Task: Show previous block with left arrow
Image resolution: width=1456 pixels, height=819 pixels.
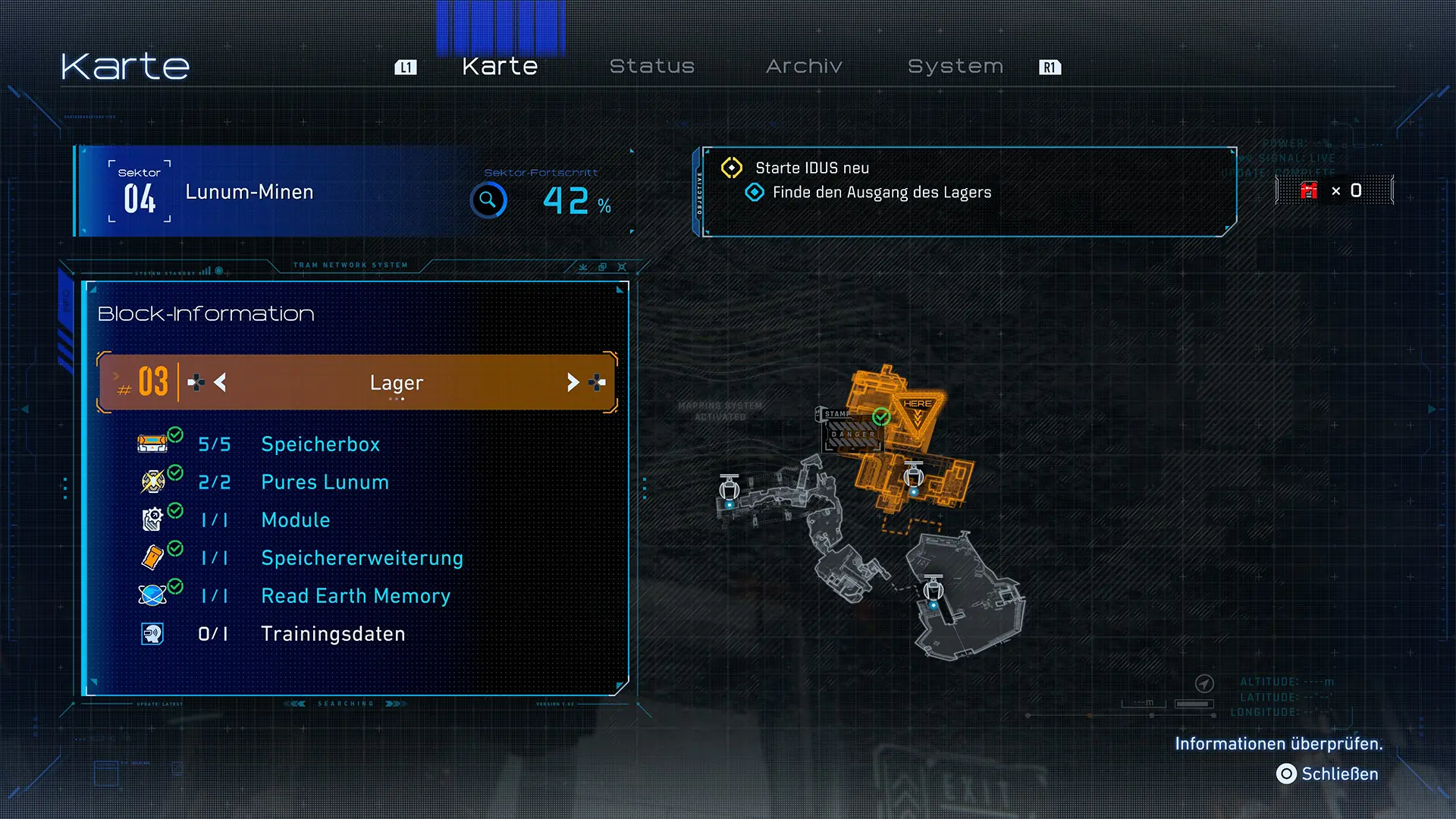Action: tap(220, 382)
